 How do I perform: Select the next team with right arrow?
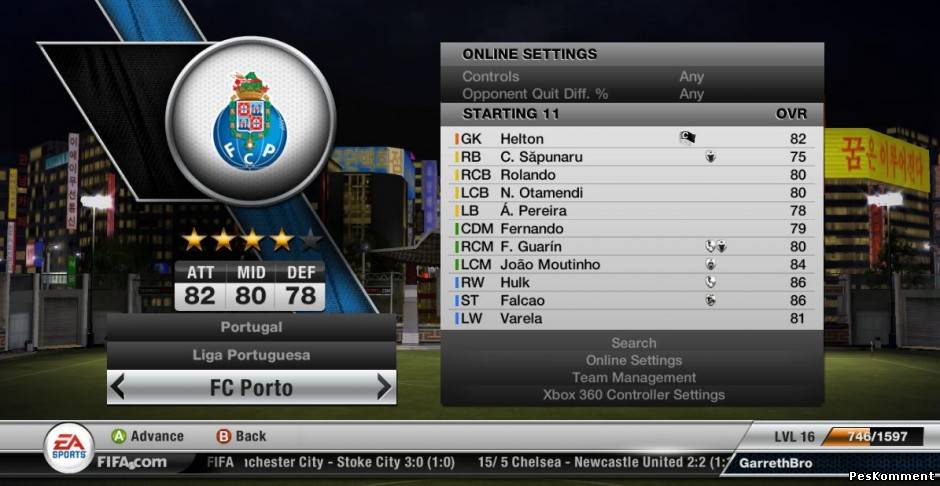coord(384,387)
